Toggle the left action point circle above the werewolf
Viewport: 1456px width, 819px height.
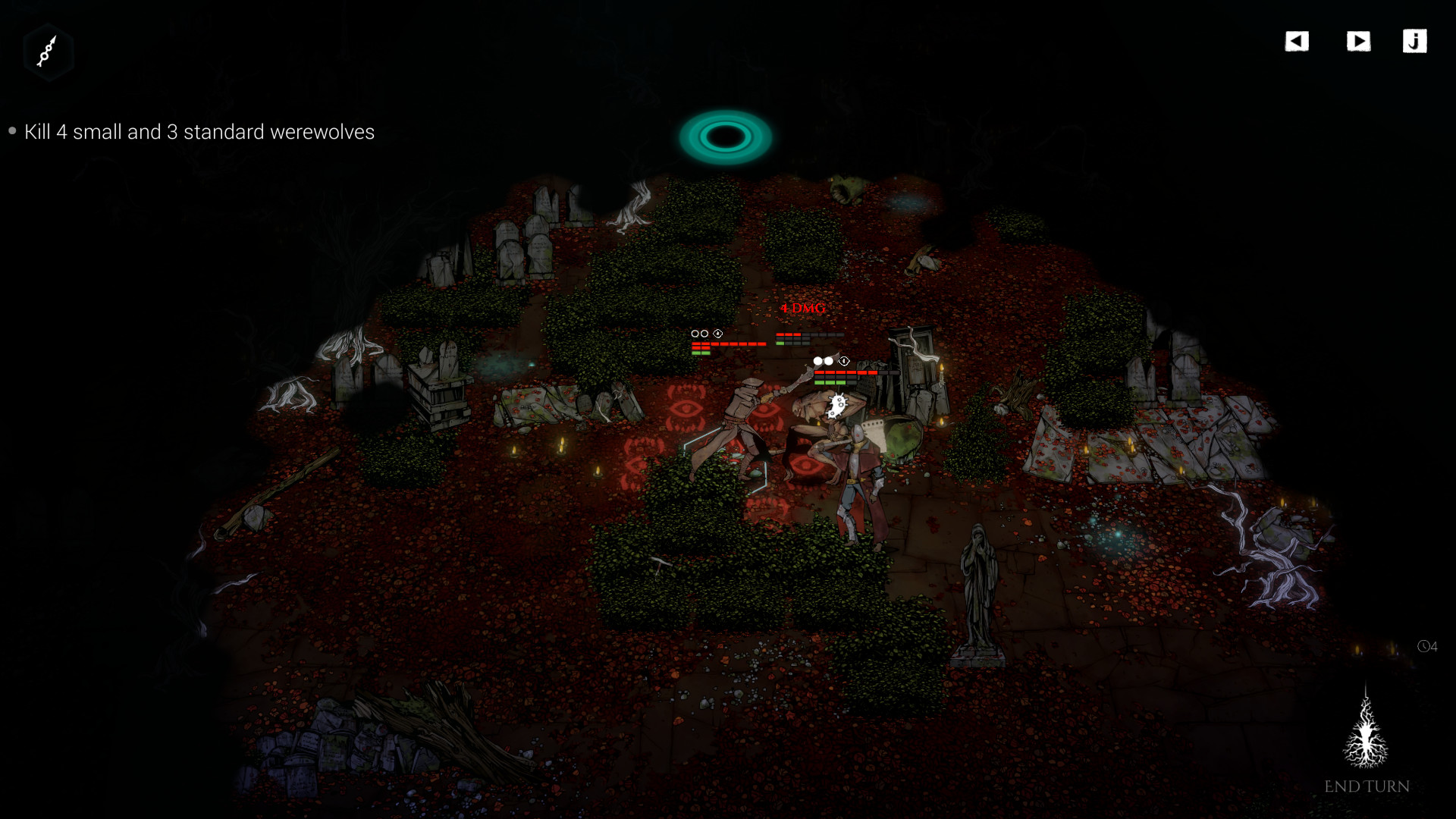[817, 362]
